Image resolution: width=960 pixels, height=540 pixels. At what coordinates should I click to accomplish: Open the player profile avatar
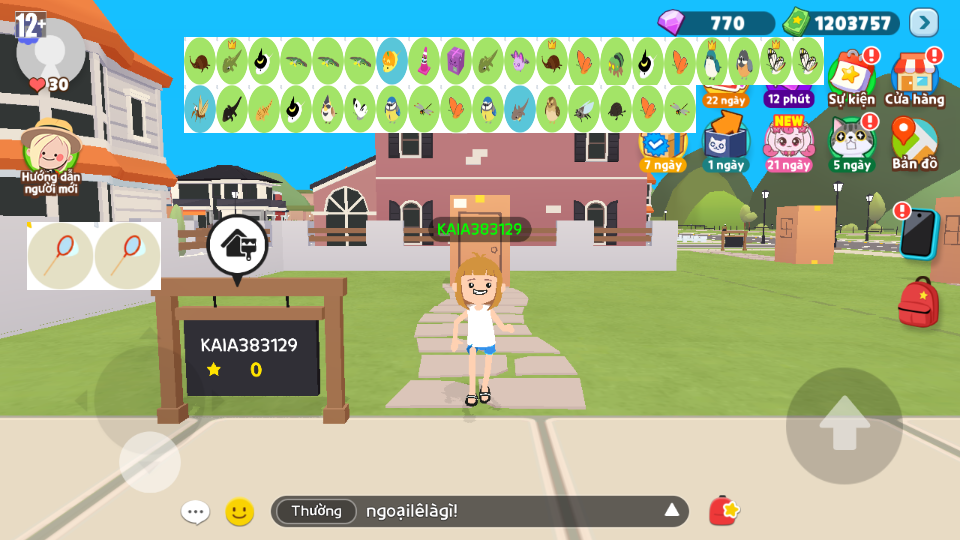tap(50, 52)
